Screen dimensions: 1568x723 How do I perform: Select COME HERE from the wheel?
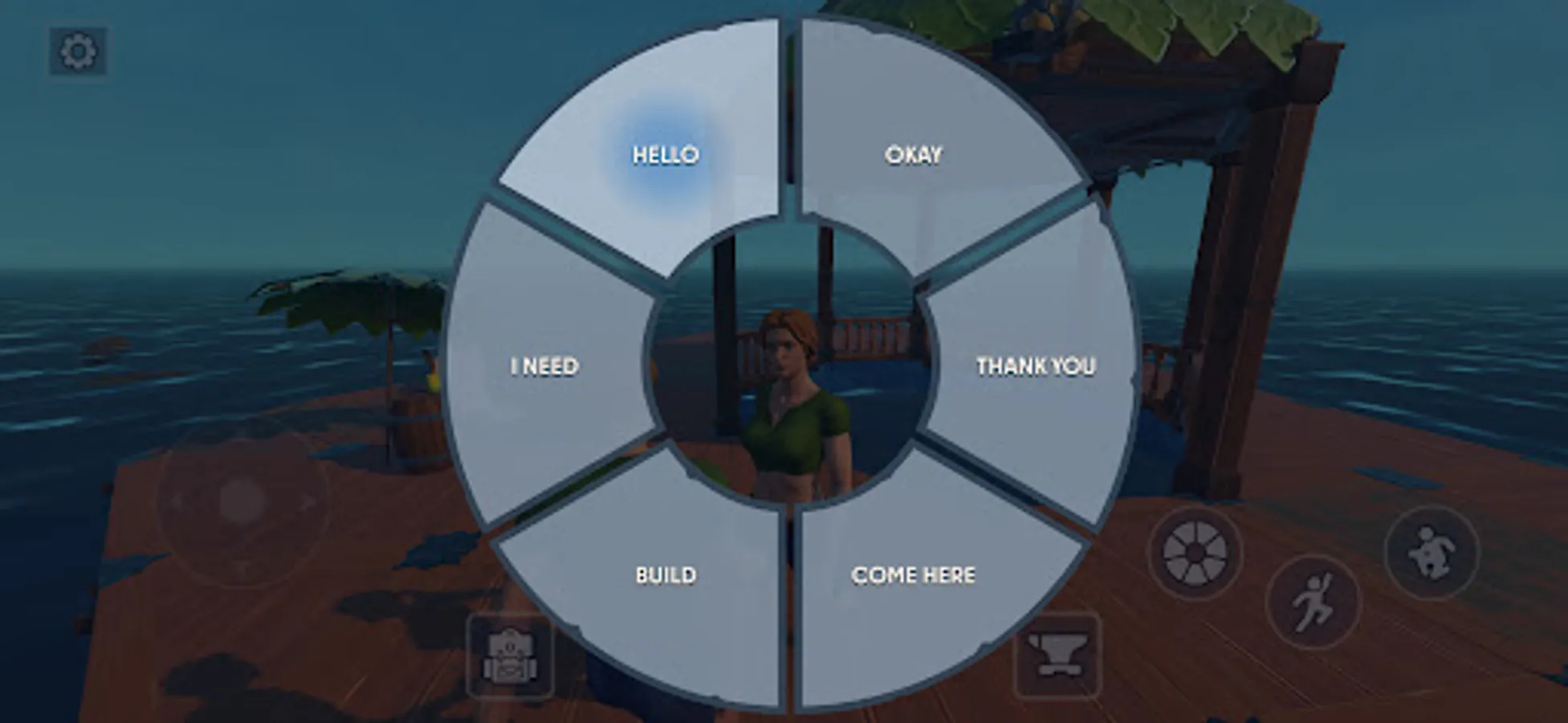coord(913,574)
